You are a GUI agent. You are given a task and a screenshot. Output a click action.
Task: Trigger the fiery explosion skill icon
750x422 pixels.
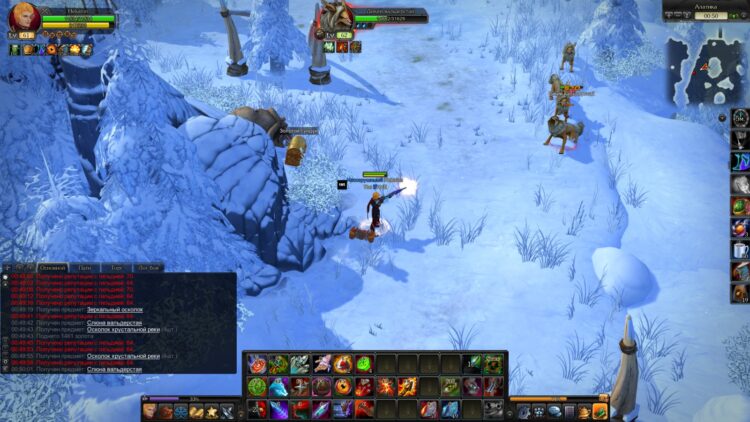(387, 386)
